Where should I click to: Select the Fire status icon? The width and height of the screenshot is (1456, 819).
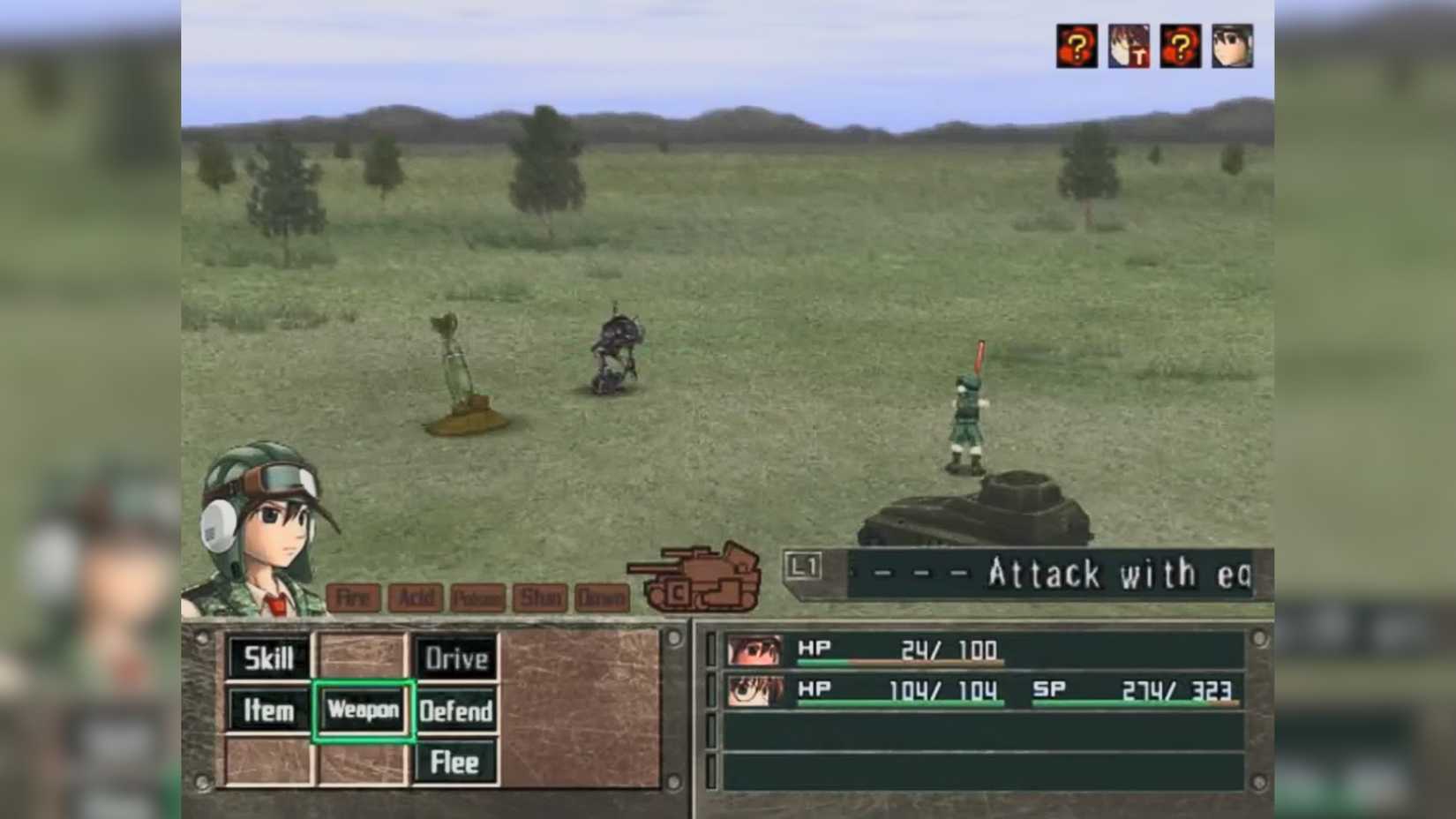coord(352,598)
